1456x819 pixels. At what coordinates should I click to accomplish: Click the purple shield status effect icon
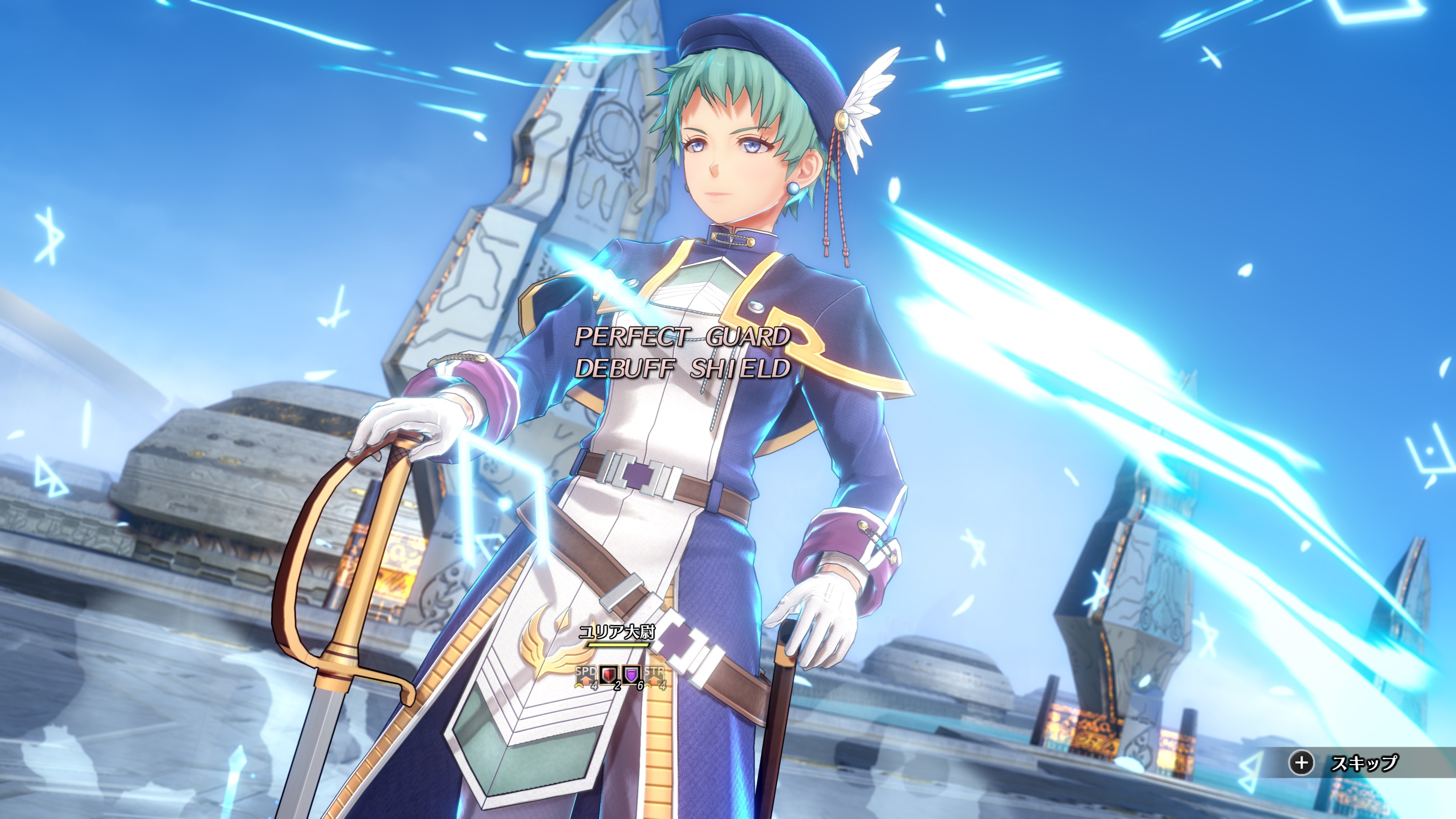coord(631,674)
